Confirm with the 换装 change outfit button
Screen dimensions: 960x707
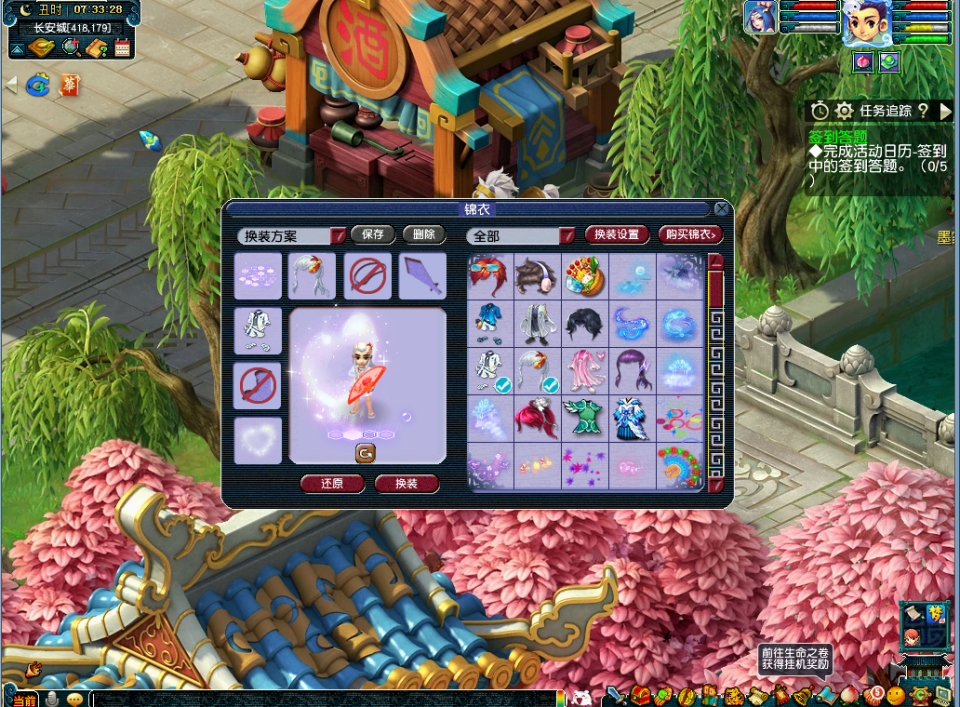coord(407,483)
